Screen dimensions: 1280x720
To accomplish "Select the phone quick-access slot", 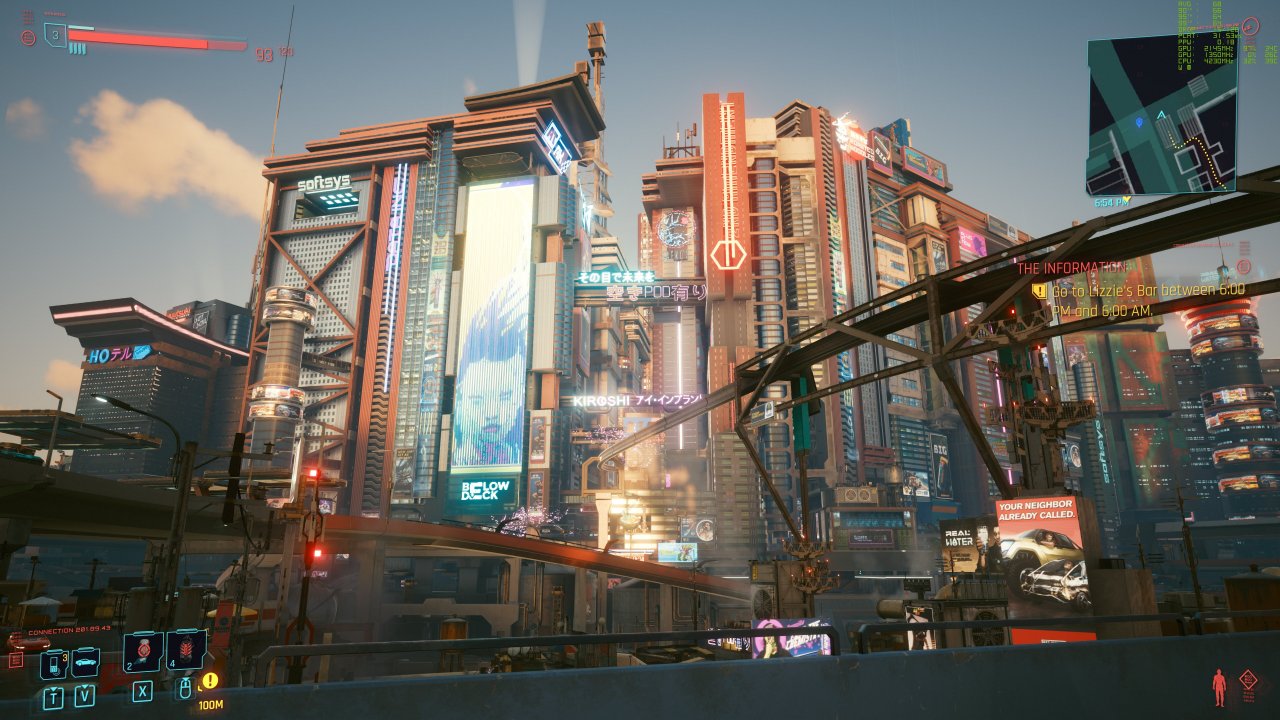I will [53, 664].
